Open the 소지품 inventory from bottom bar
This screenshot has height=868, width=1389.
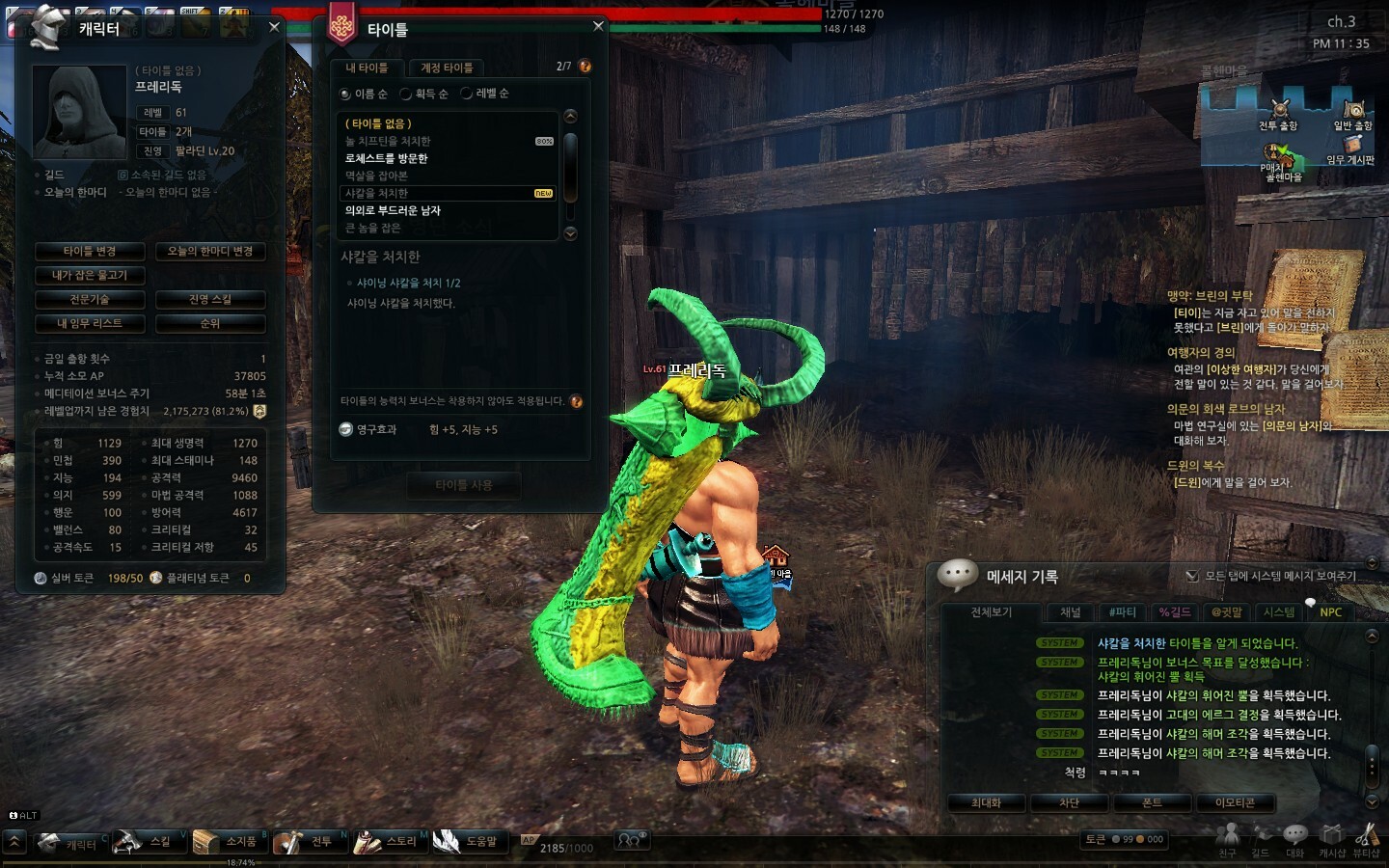point(230,842)
